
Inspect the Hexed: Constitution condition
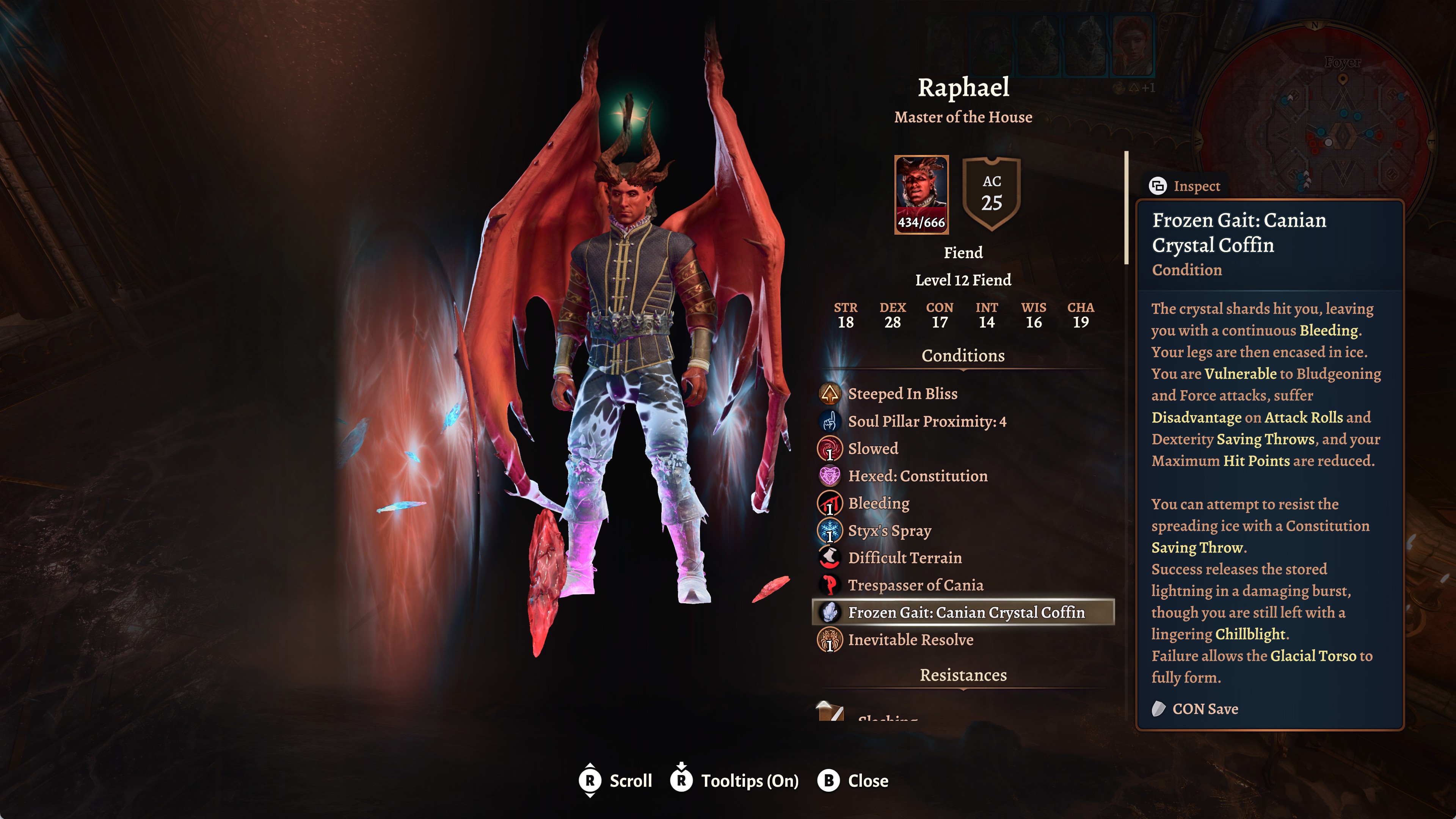917,476
